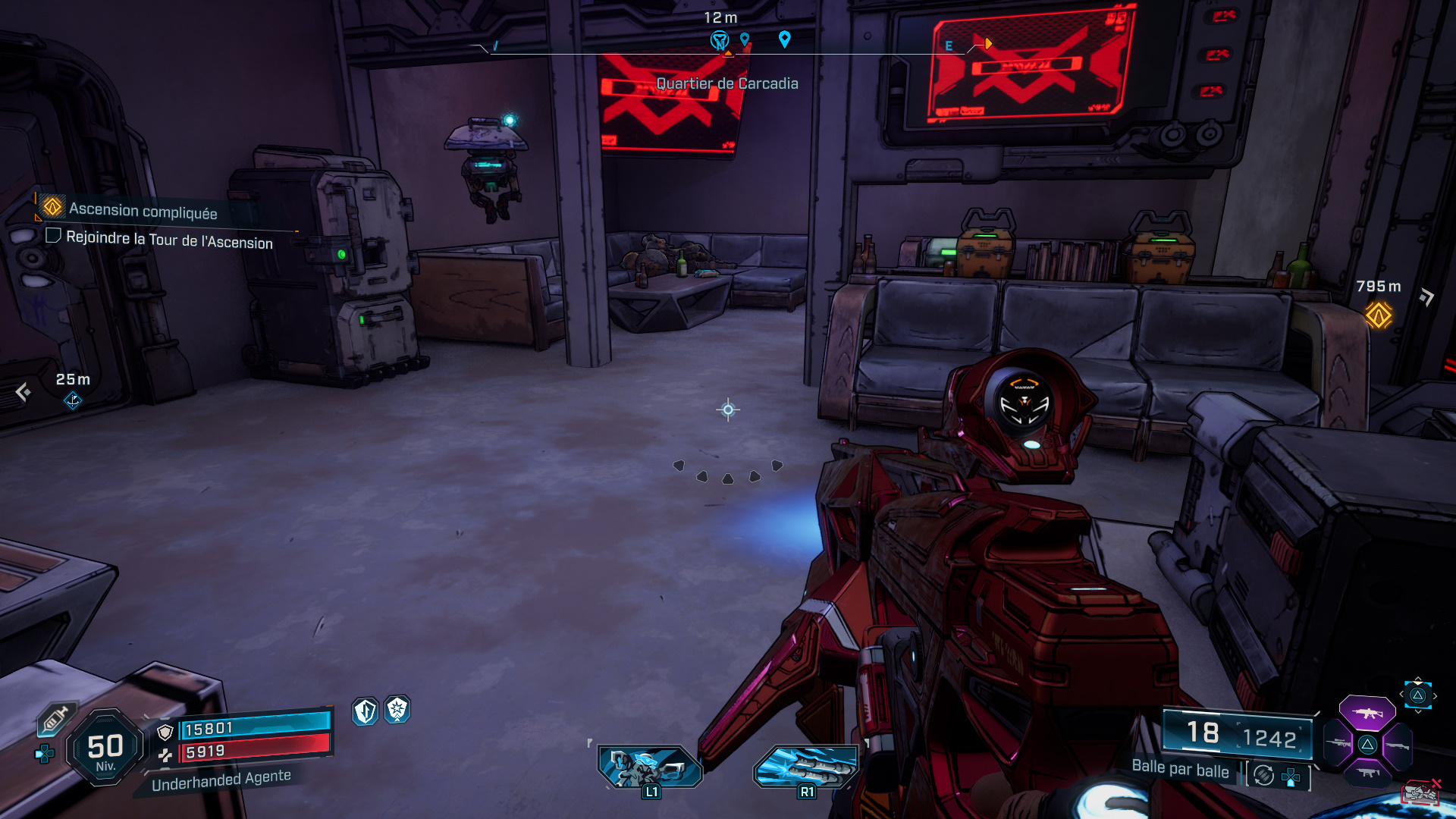Inspect the shield with arrows buff icon
This screenshot has width=1456, height=819.
pyautogui.click(x=366, y=711)
